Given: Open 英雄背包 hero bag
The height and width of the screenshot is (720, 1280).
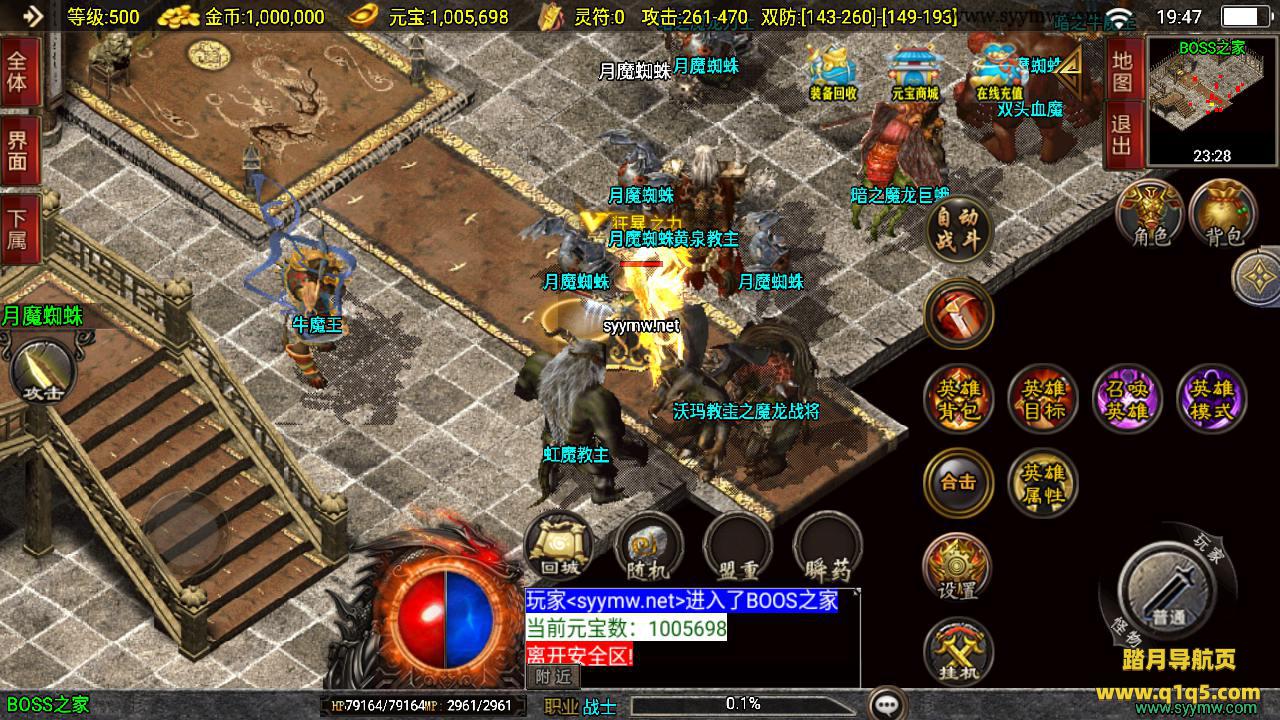Looking at the screenshot, I should pos(958,399).
